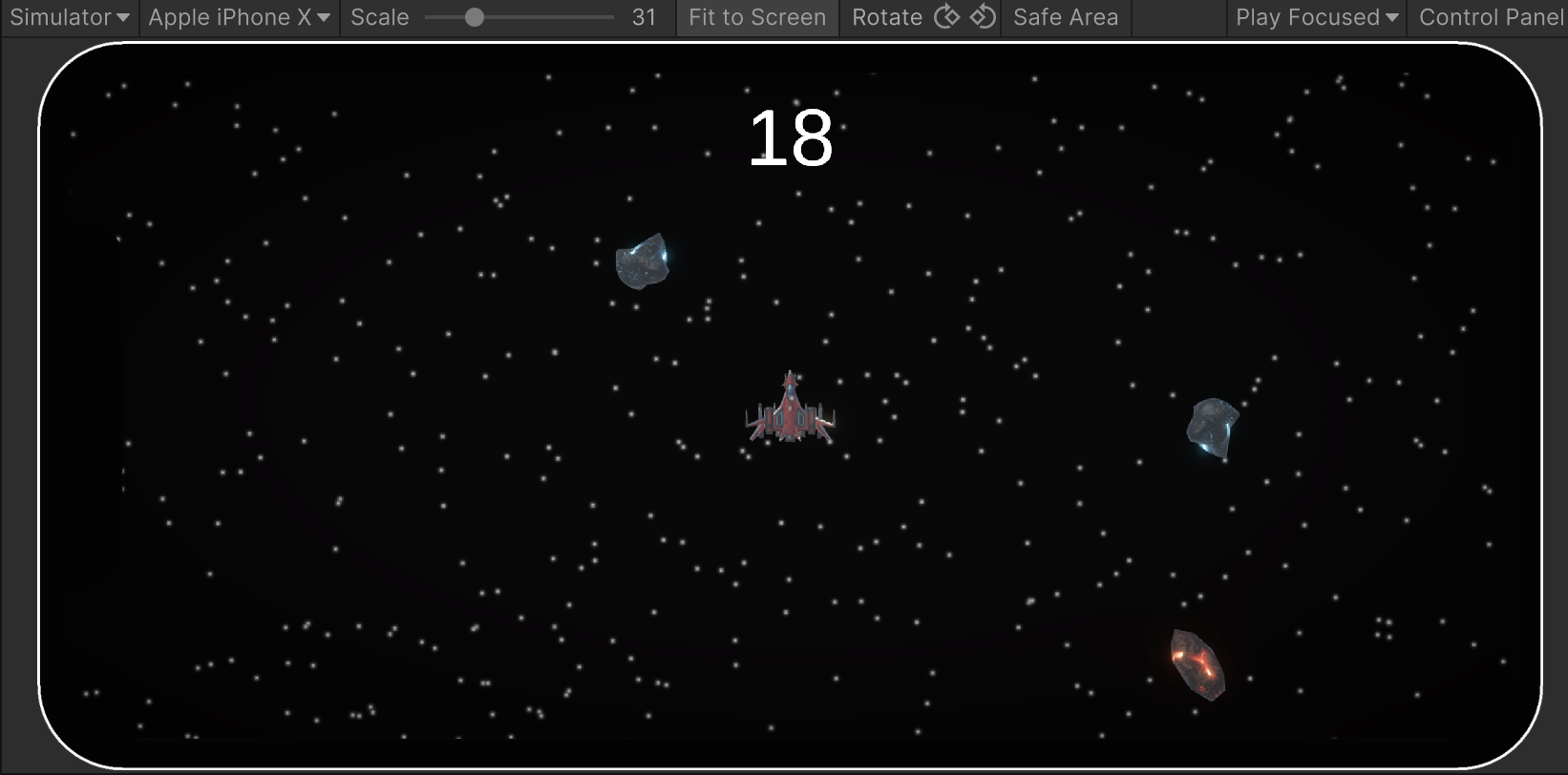1568x775 pixels.
Task: Click the counterclockwise rotate device icon
Action: point(983,16)
